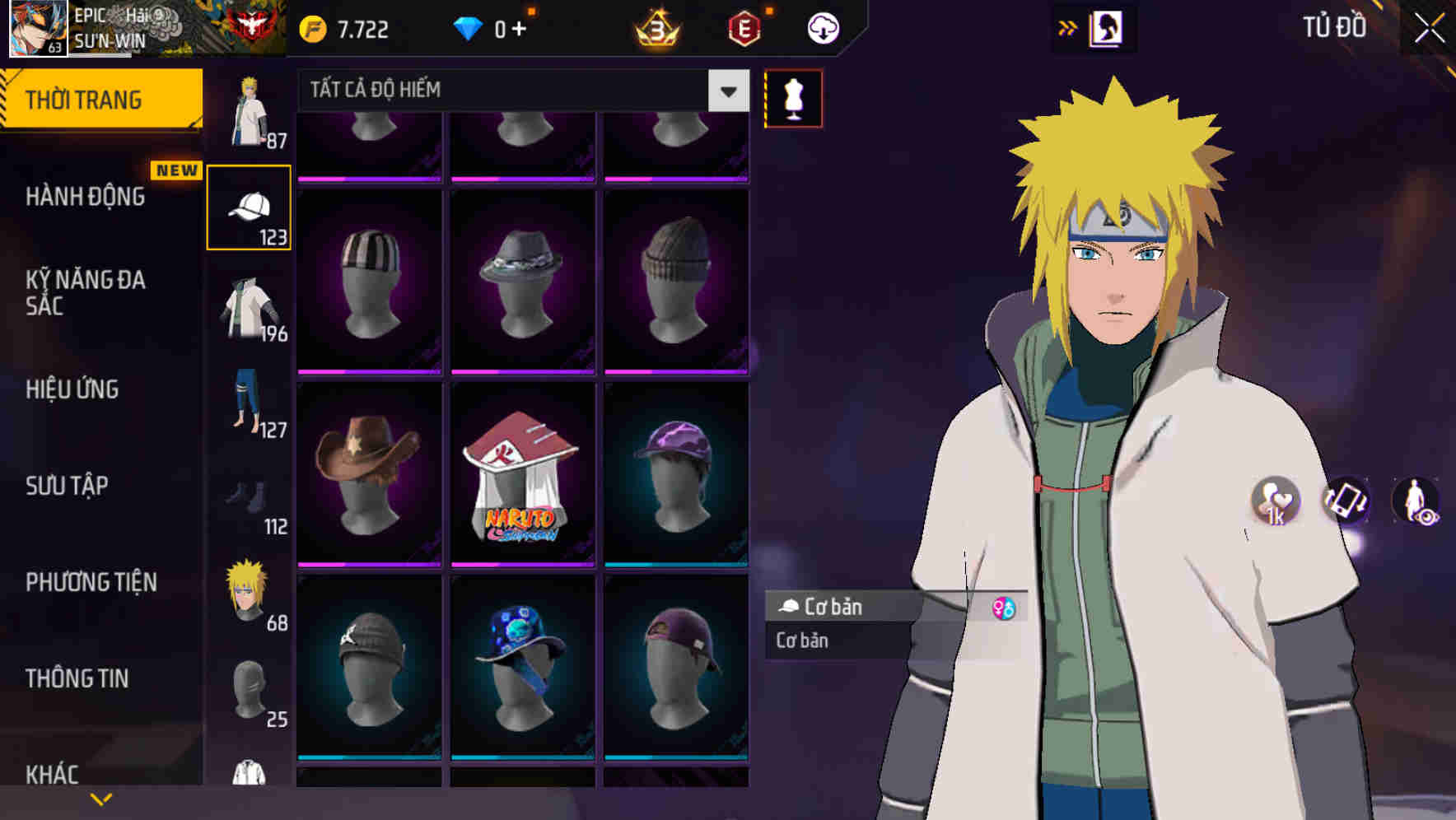
Task: Expand the chevron at bottom of left sidebar
Action: 101,798
